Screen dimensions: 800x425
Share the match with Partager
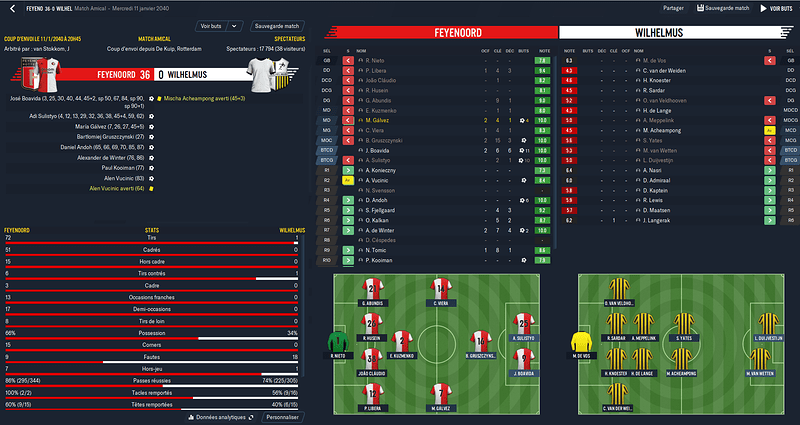(674, 8)
